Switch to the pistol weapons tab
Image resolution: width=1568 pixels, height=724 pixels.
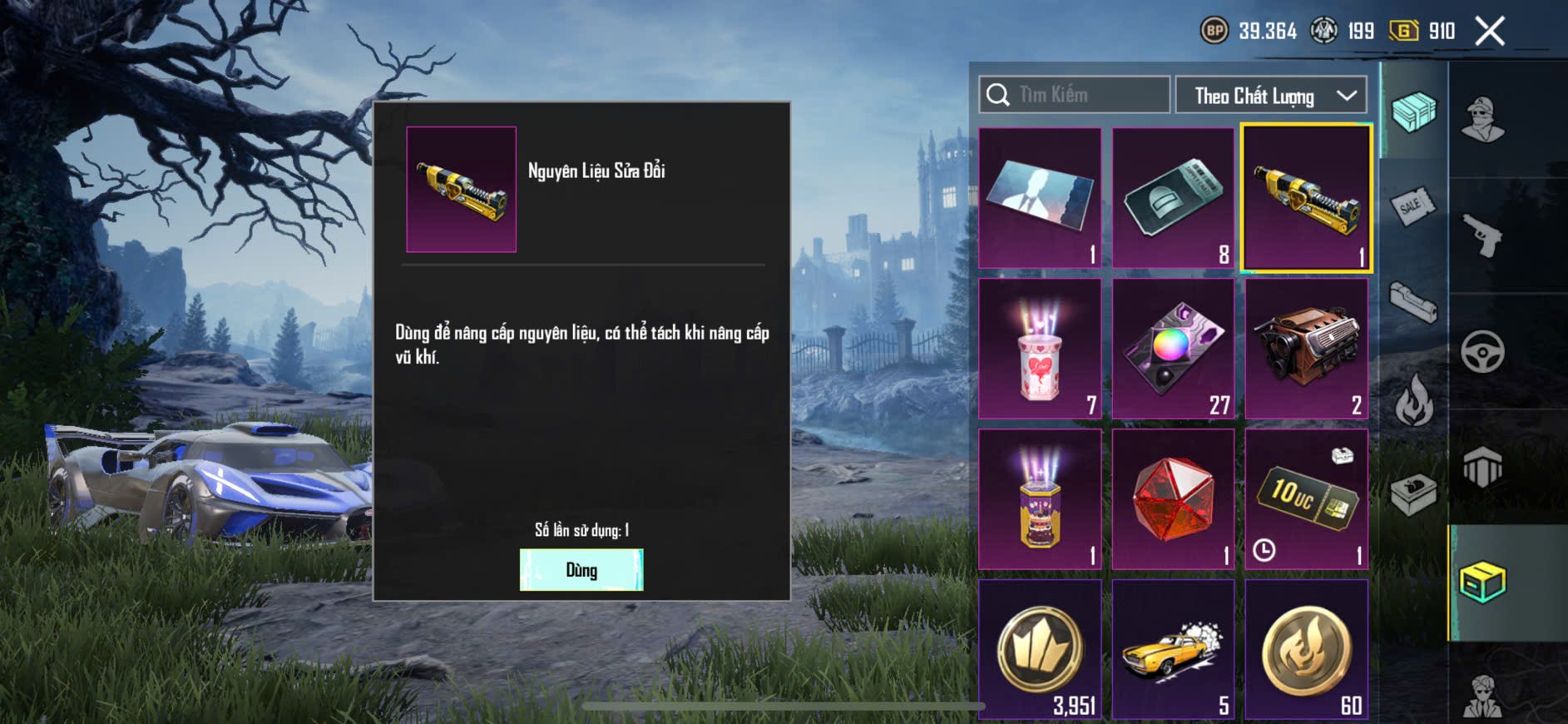coord(1482,235)
